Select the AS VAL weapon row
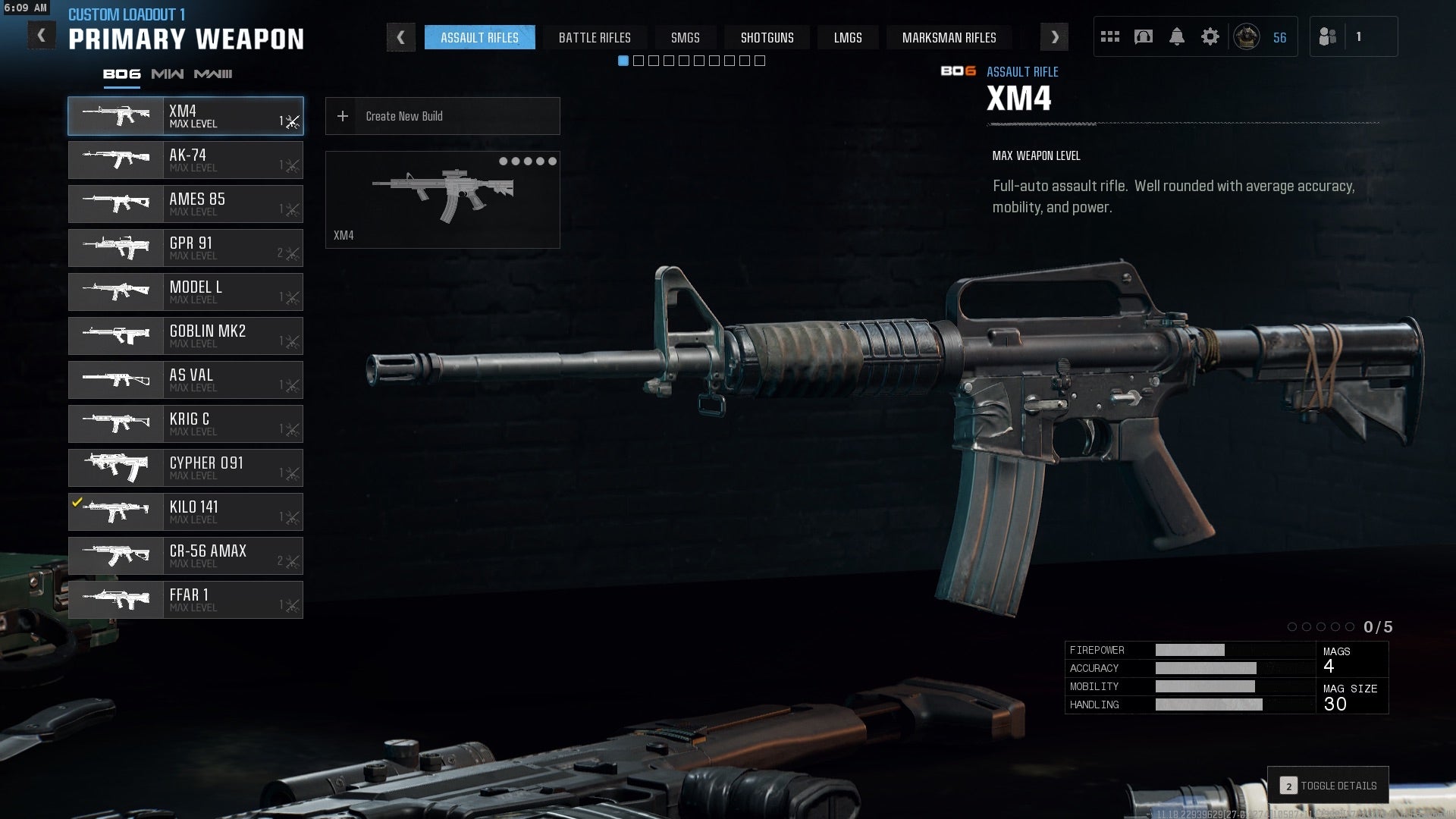 (186, 380)
